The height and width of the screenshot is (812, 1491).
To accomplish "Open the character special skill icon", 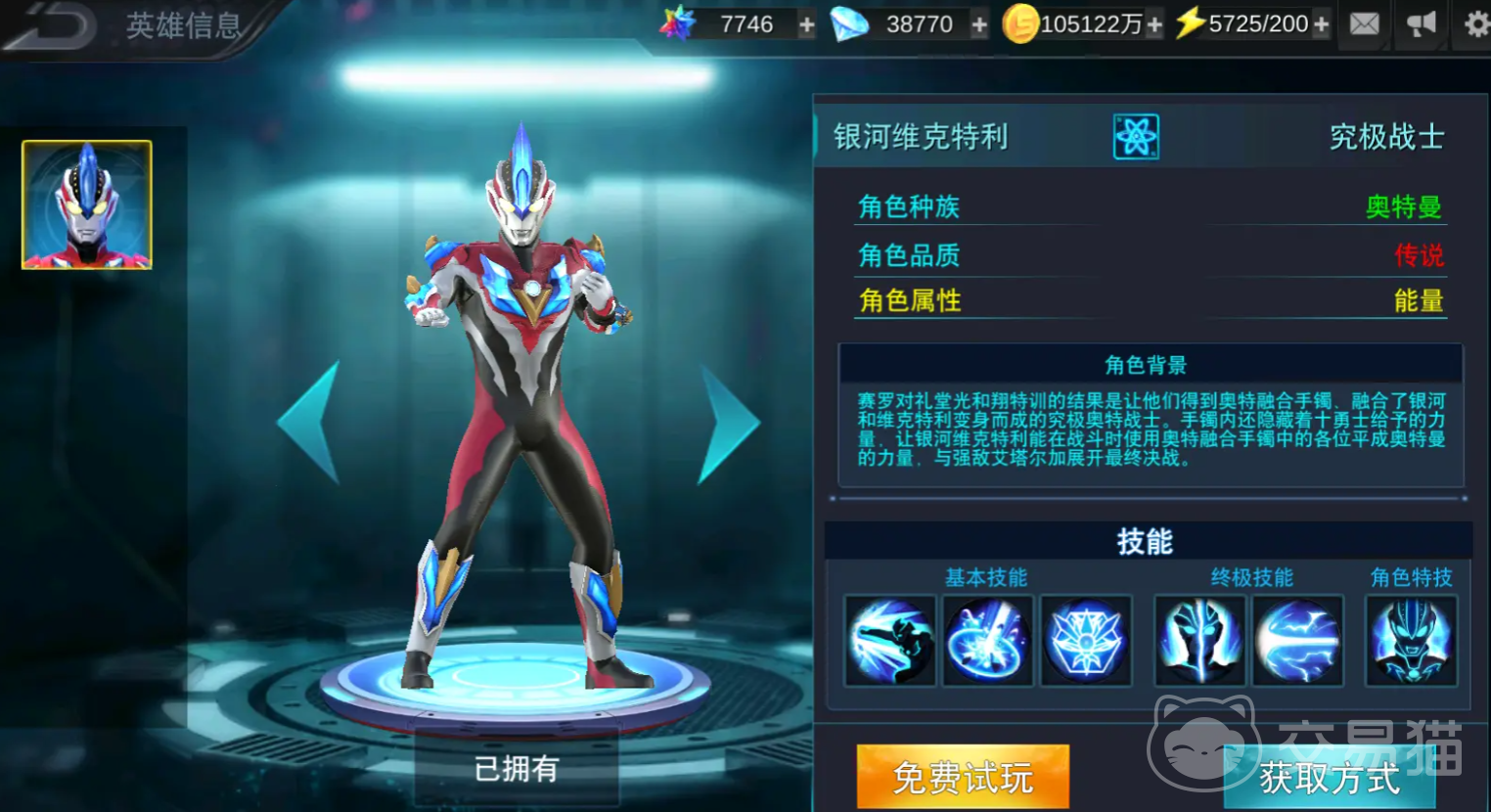I will tap(1410, 641).
